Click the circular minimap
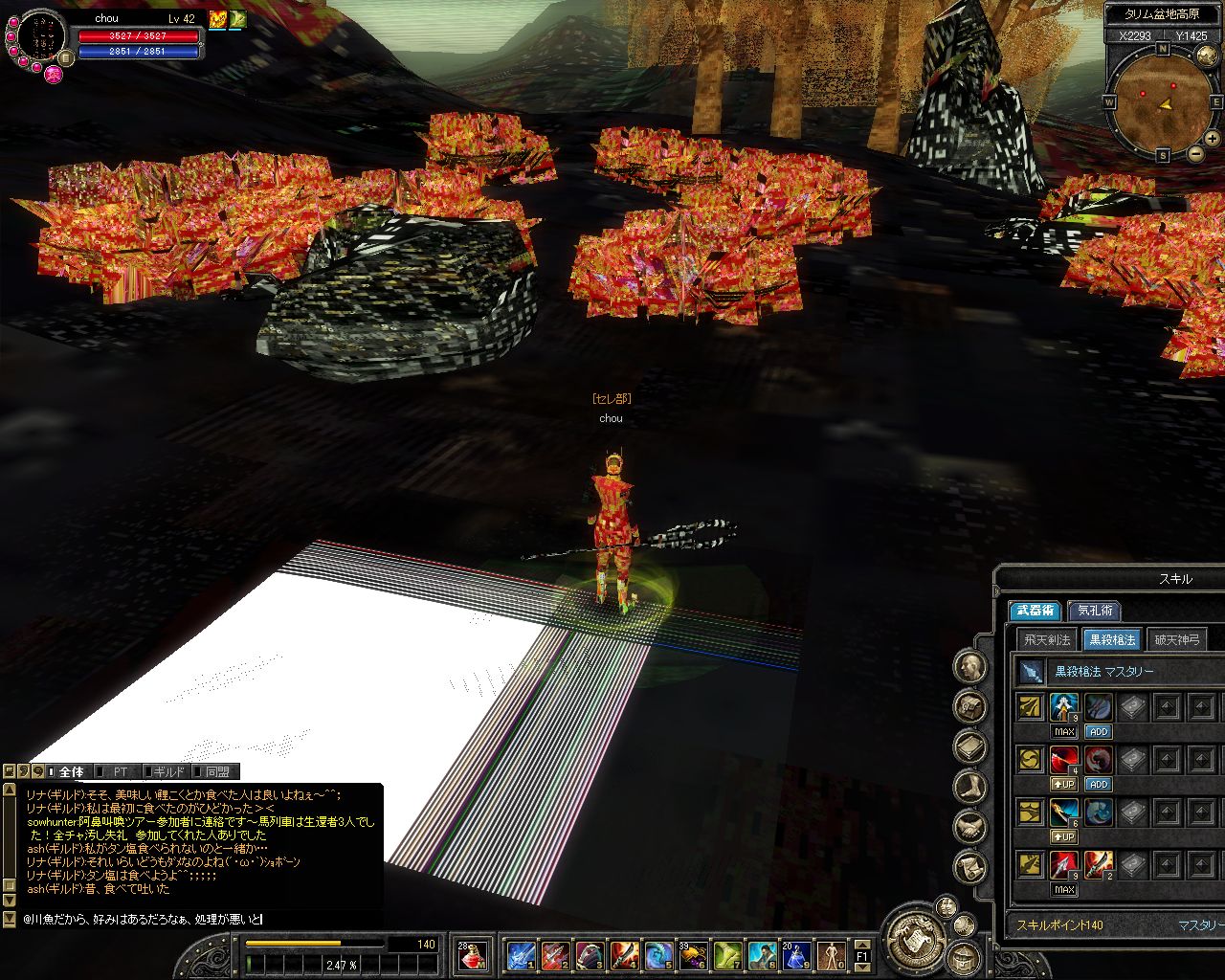This screenshot has height=980, width=1225. pos(1162,100)
